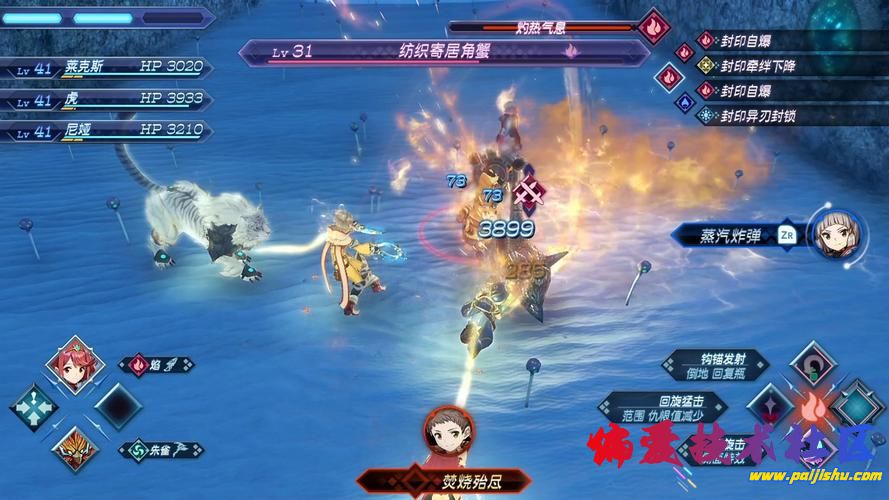This screenshot has height=500, width=889.
Task: Activate the four-arrow tactics diamond
Action: pyautogui.click(x=34, y=408)
